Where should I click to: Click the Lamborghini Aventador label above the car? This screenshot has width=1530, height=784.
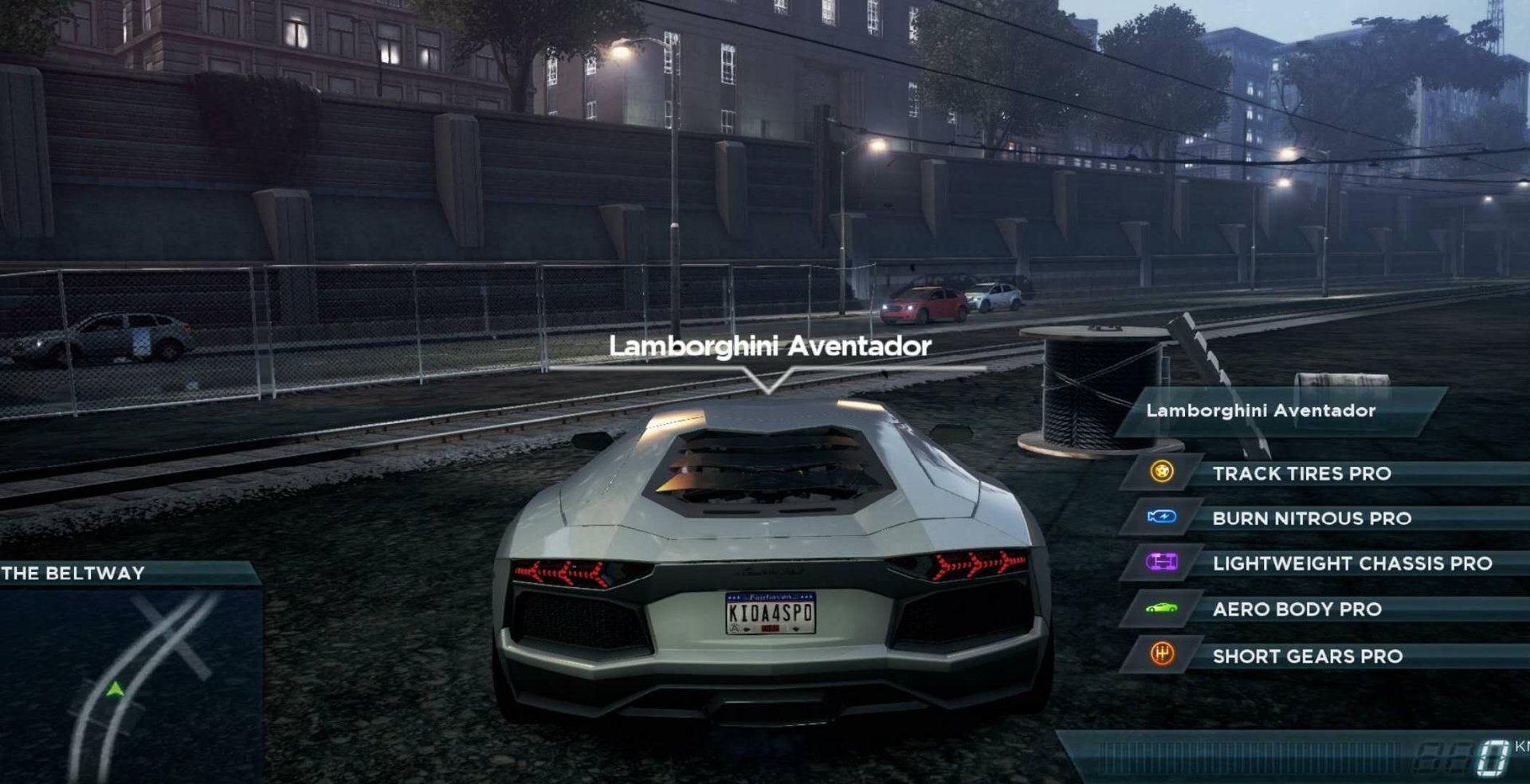click(770, 346)
